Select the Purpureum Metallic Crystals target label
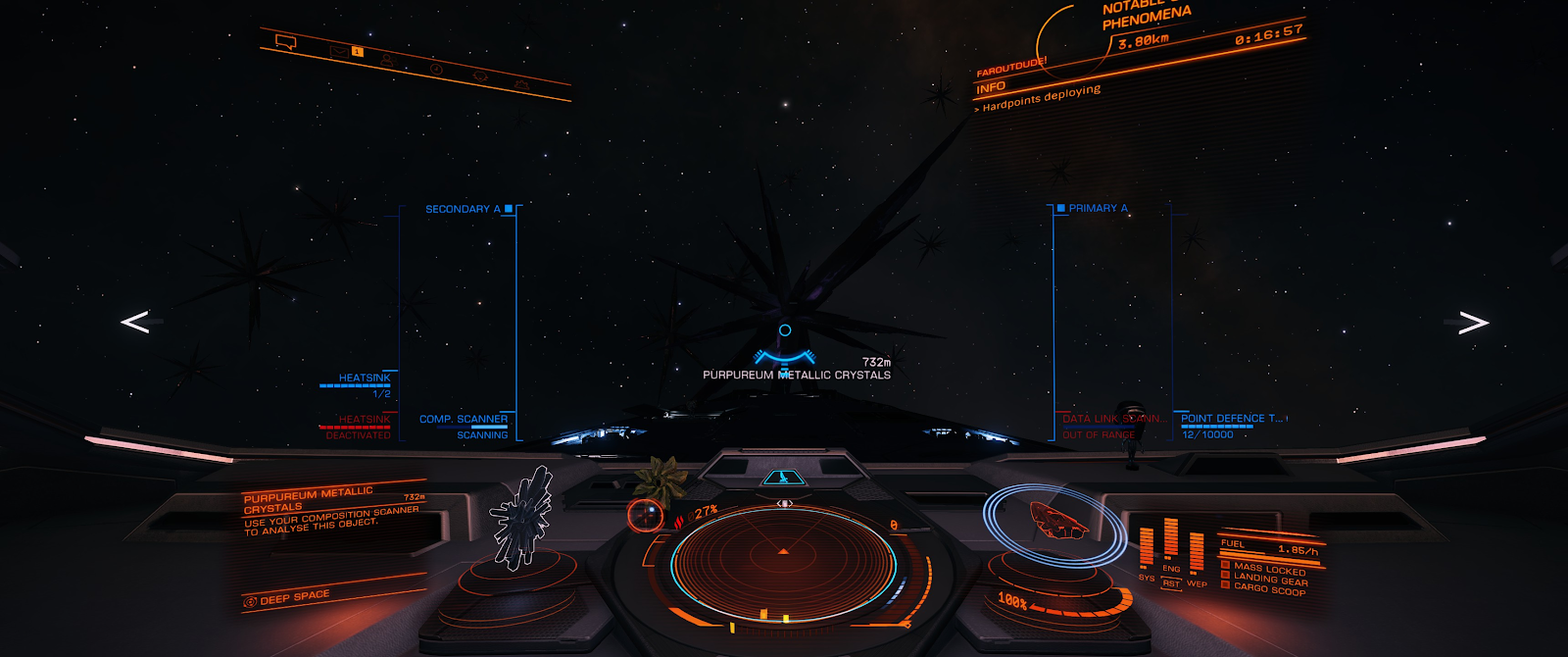 pyautogui.click(x=796, y=375)
